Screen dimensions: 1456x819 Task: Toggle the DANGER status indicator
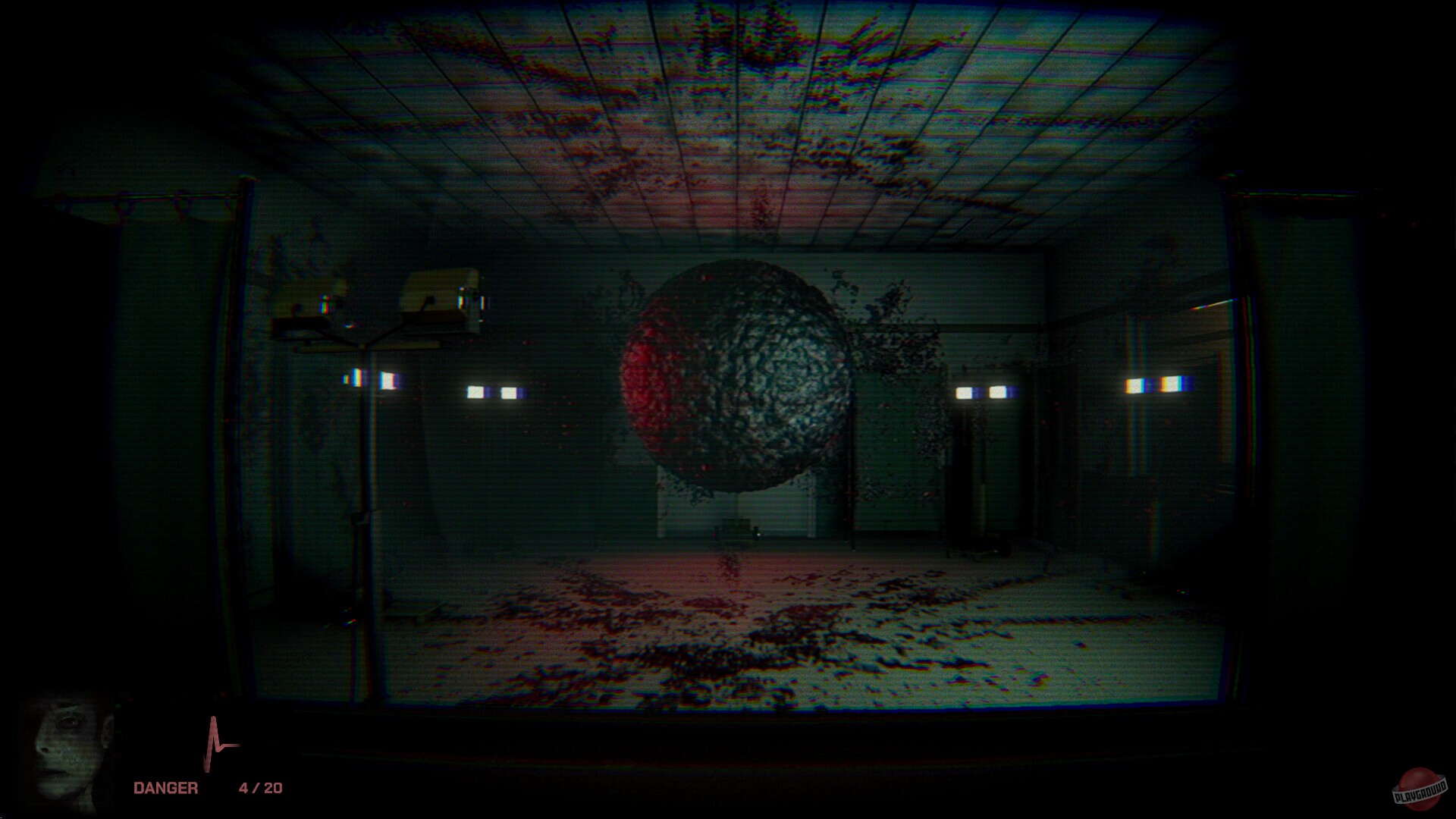point(165,787)
